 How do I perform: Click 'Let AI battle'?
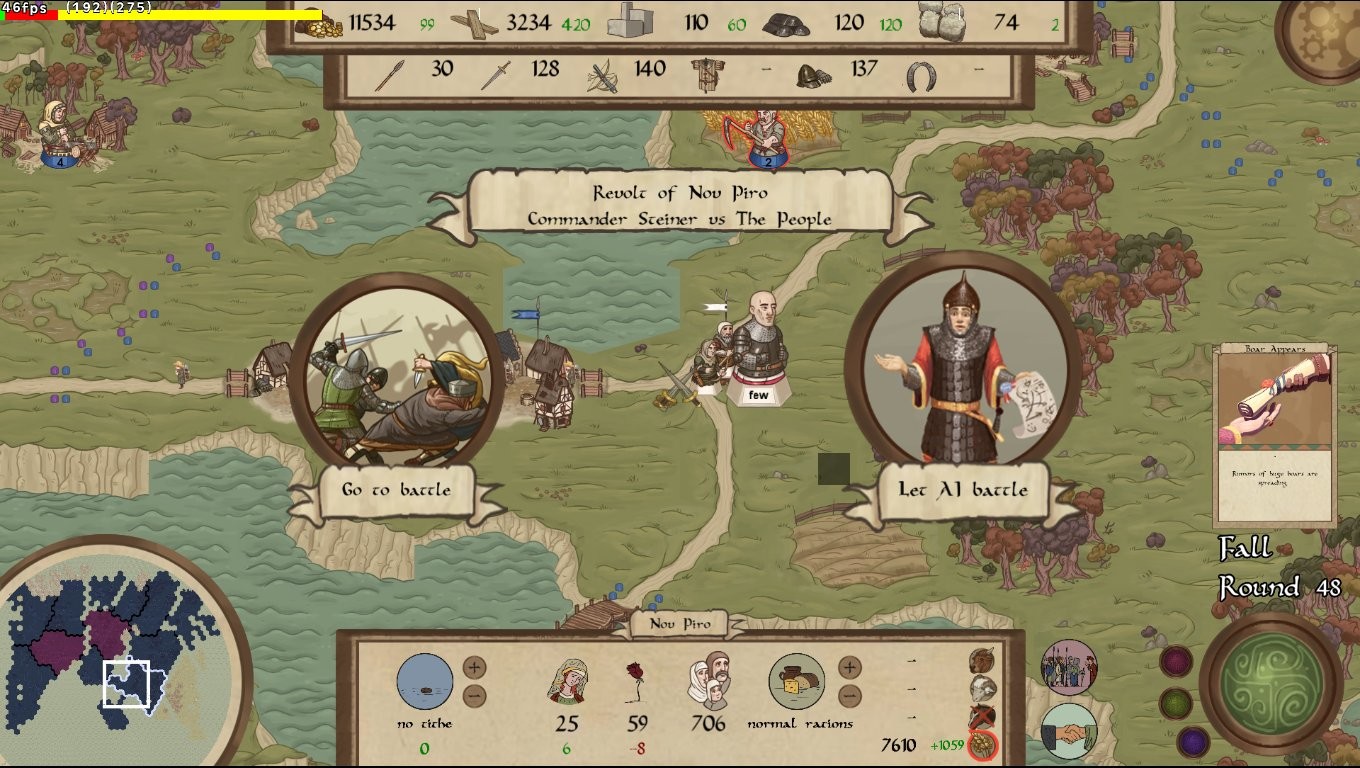[962, 490]
